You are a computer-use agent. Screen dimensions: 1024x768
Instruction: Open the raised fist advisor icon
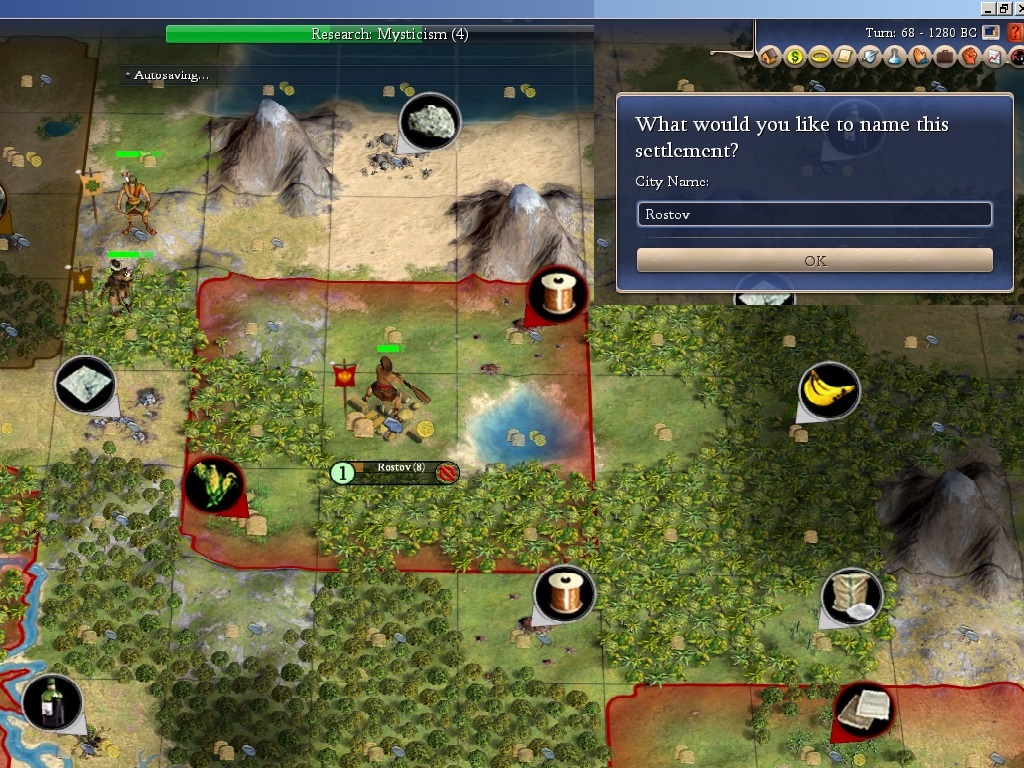click(970, 56)
